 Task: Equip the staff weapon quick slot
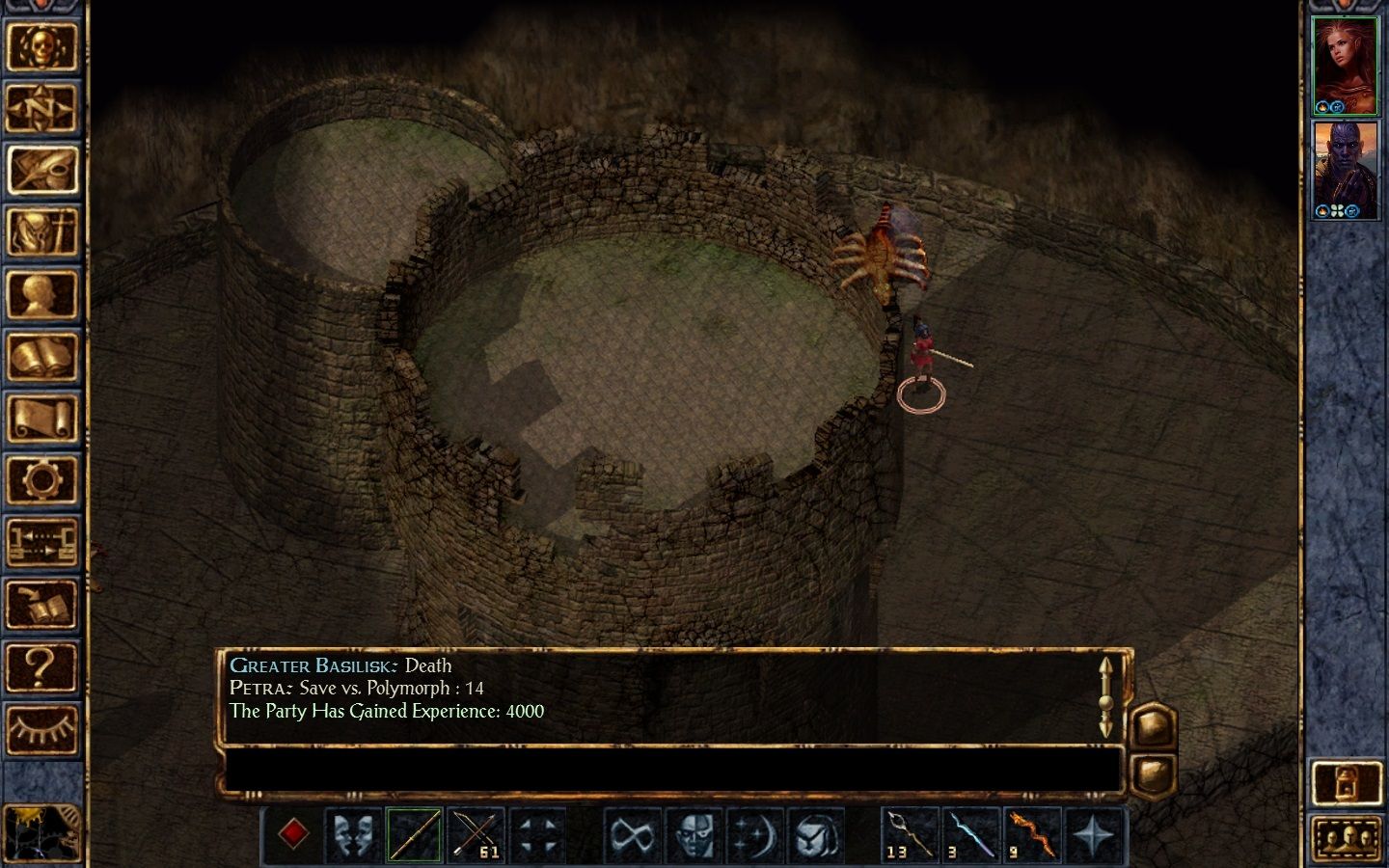(415, 833)
